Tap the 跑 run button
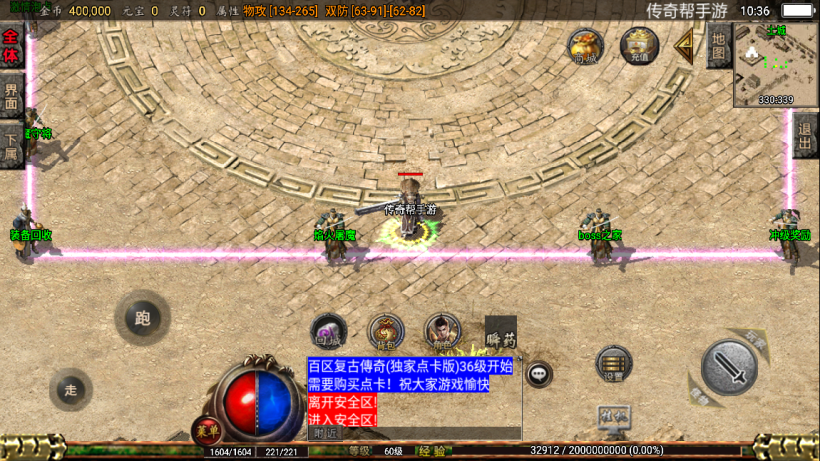Screen dimensions: 820x461 (142, 318)
